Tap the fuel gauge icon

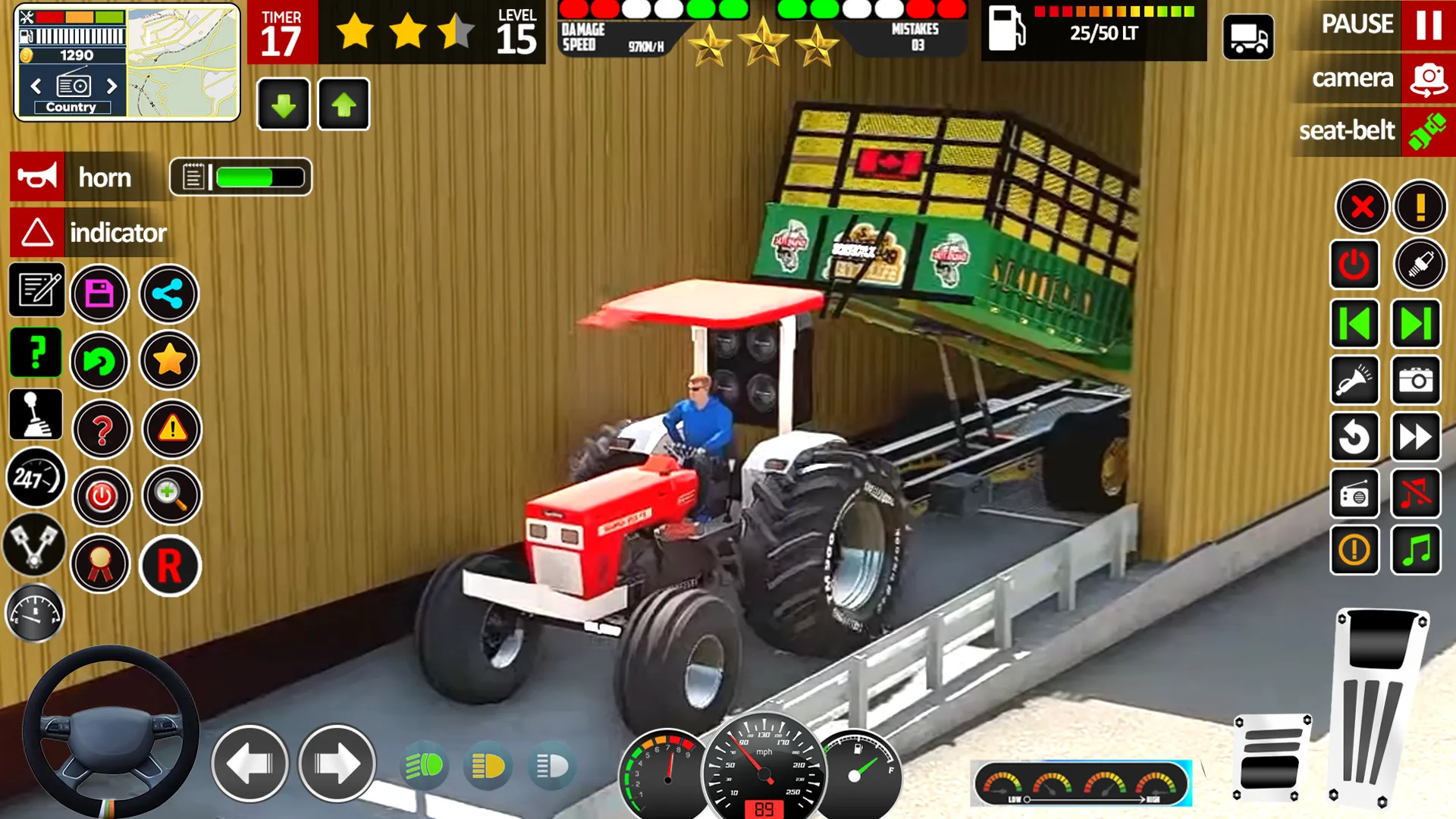[x=34, y=613]
